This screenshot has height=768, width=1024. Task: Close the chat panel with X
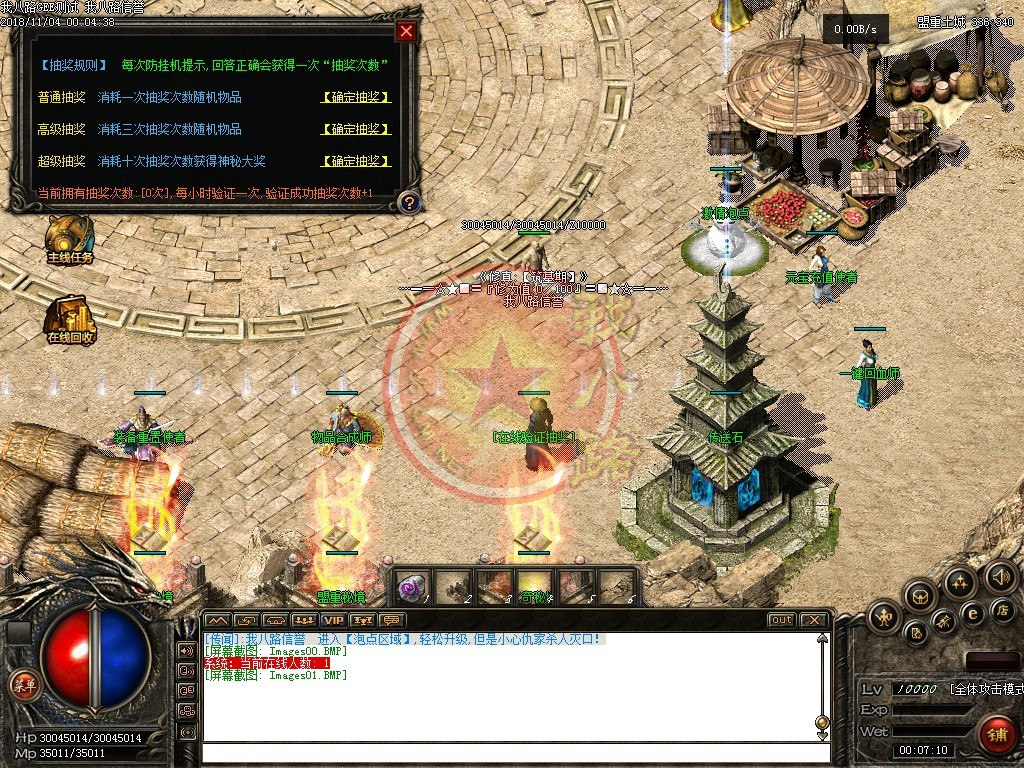coord(813,620)
